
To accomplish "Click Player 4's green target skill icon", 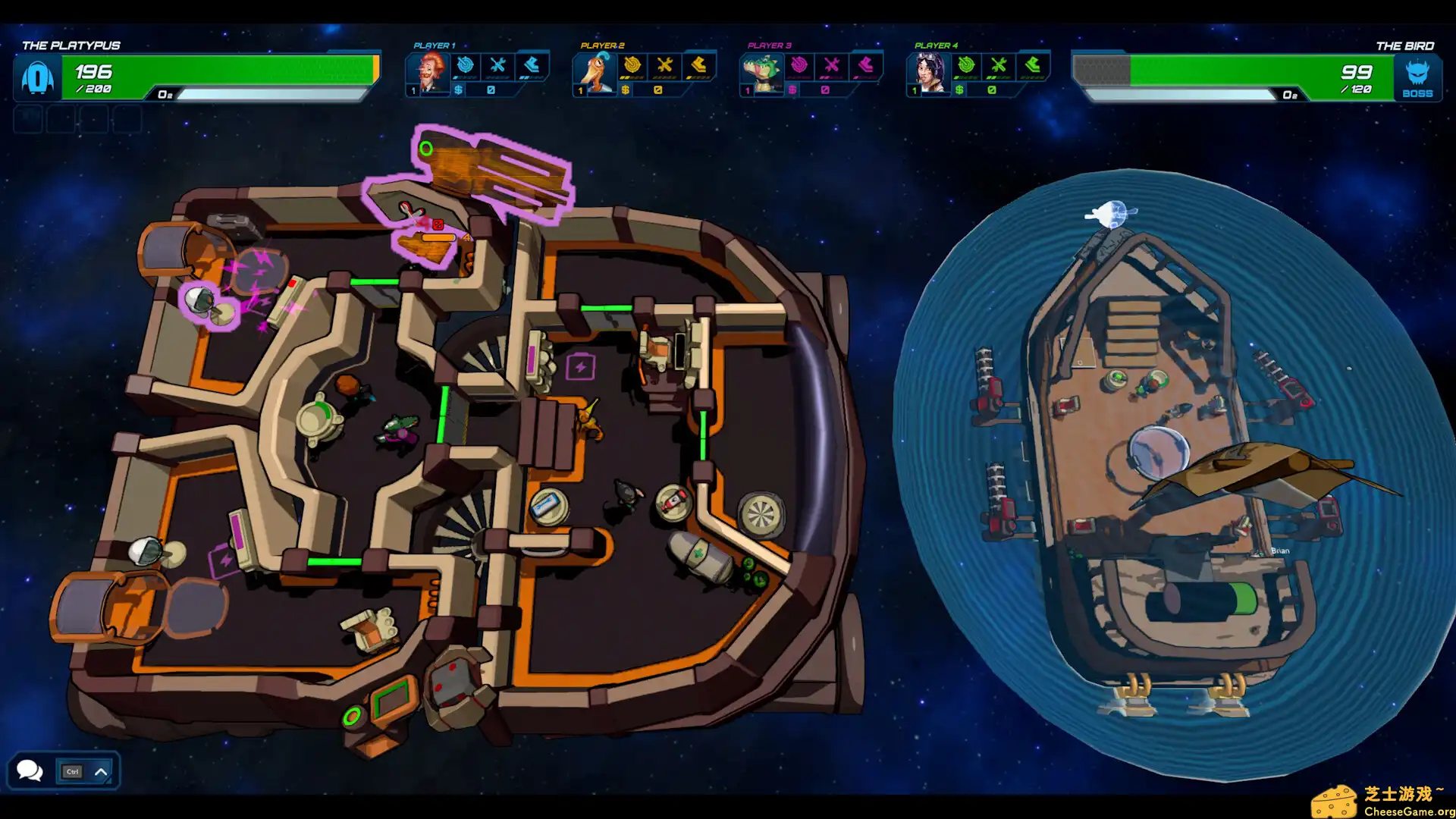I will pyautogui.click(x=966, y=66).
